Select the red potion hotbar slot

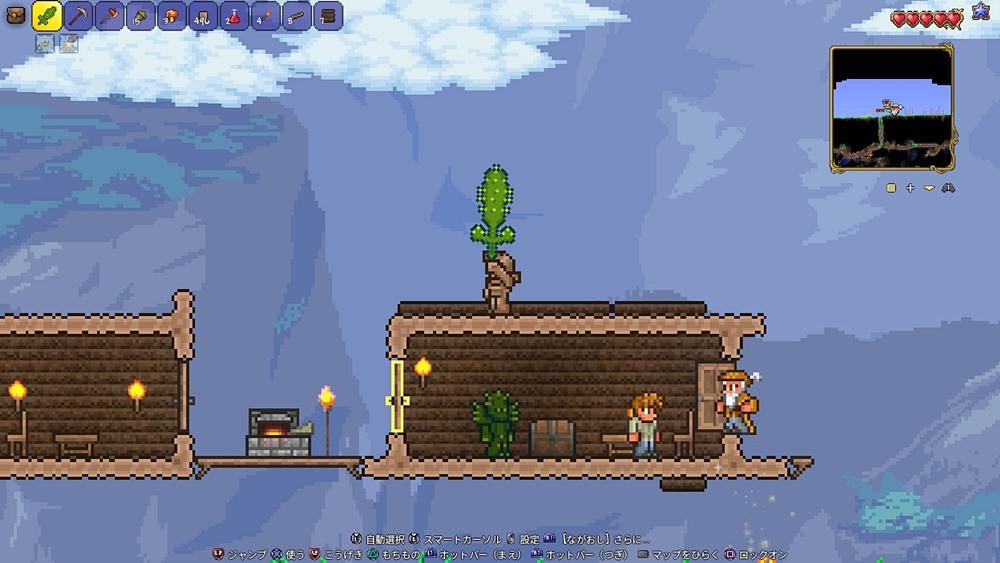point(234,16)
